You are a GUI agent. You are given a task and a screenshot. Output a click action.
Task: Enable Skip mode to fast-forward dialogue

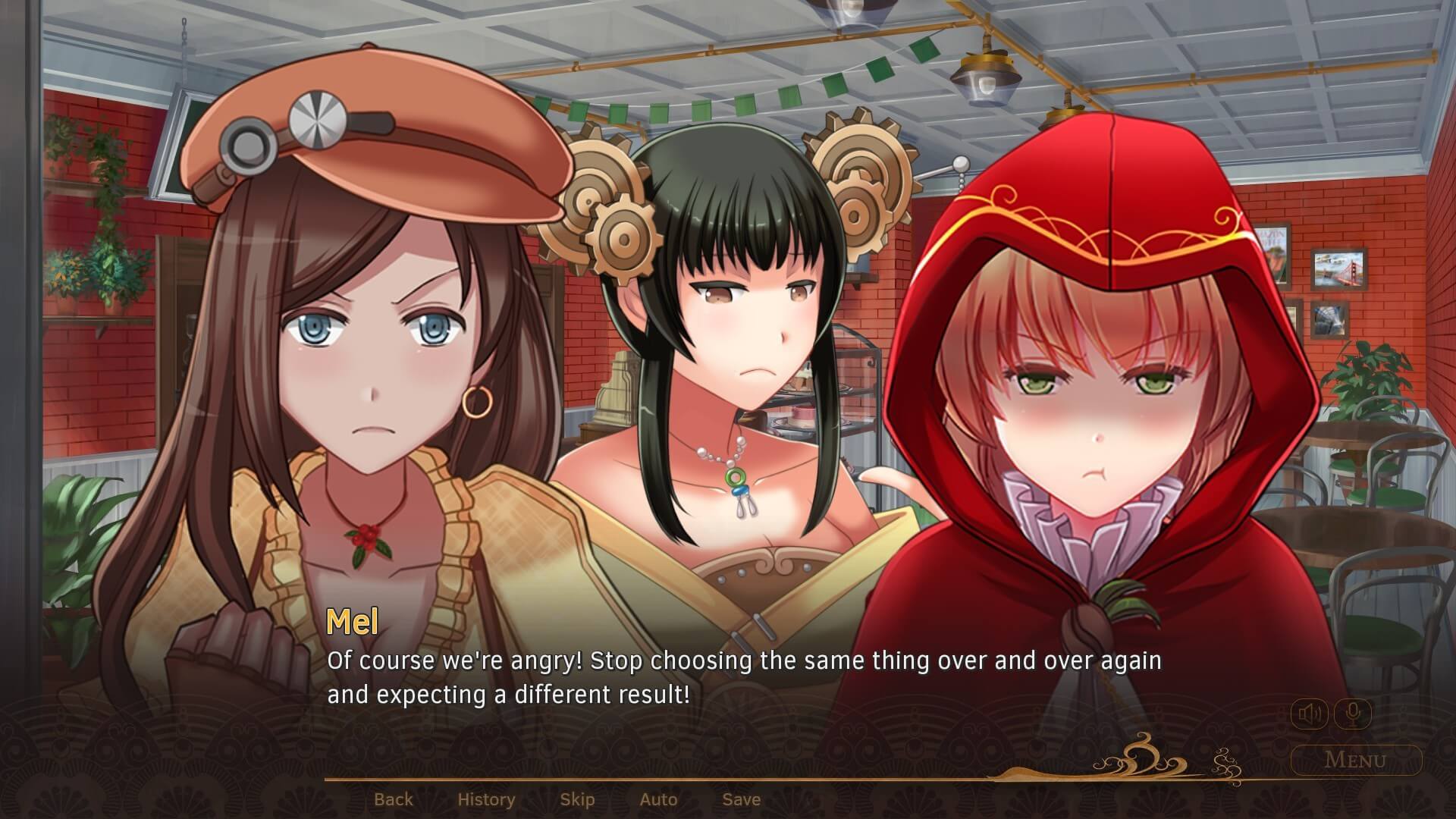point(578,799)
